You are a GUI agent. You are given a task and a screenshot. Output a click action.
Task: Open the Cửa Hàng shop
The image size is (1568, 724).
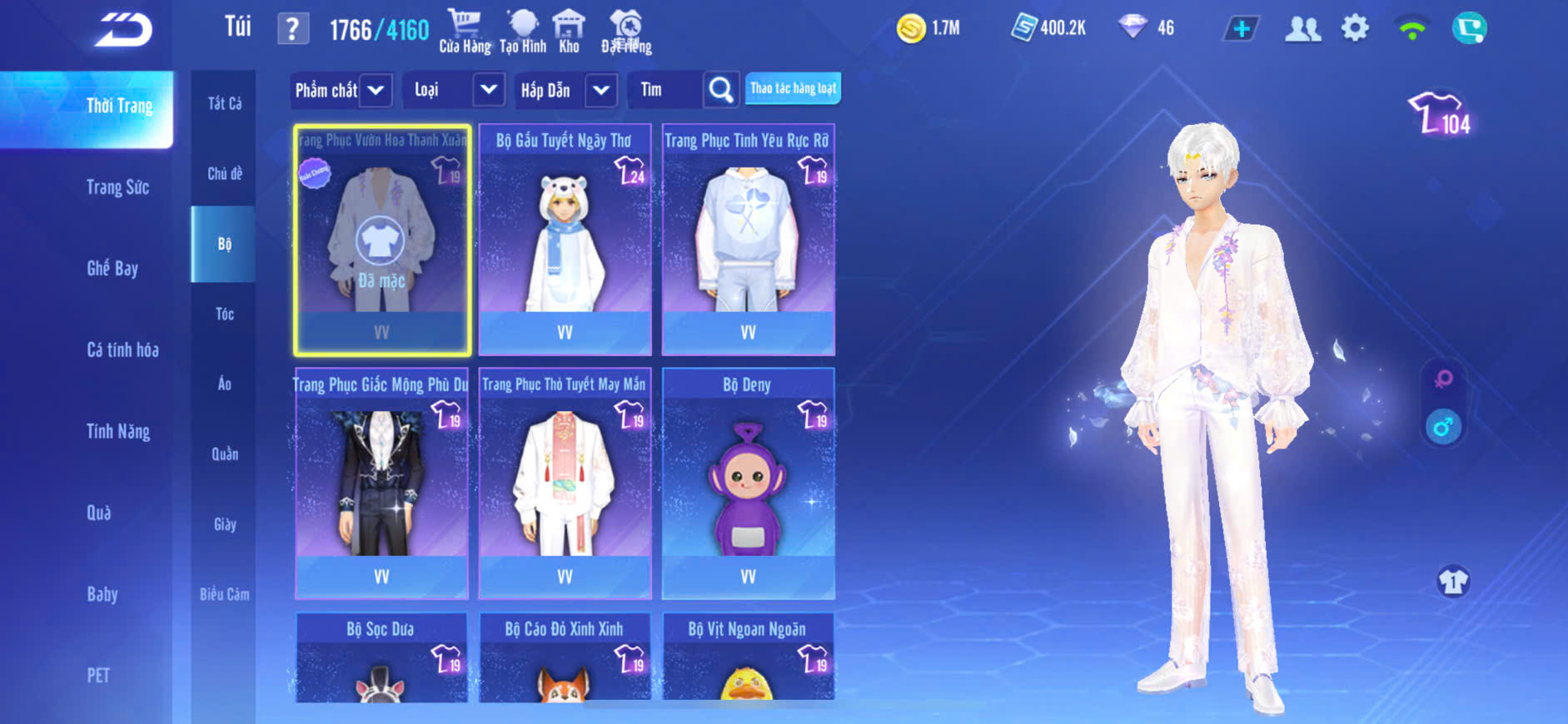coord(465,31)
